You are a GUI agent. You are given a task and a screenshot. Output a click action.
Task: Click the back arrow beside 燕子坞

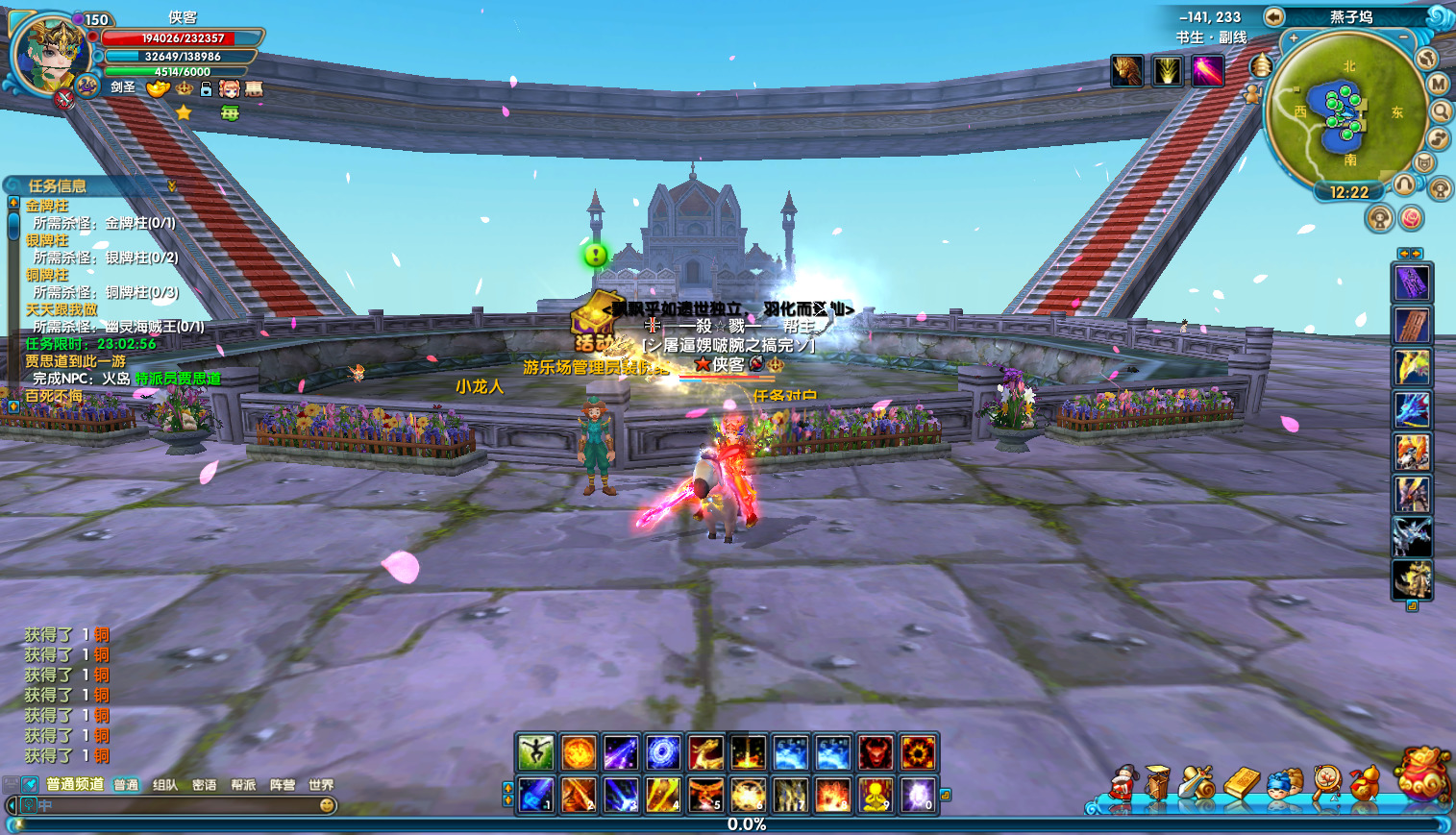tap(1273, 16)
